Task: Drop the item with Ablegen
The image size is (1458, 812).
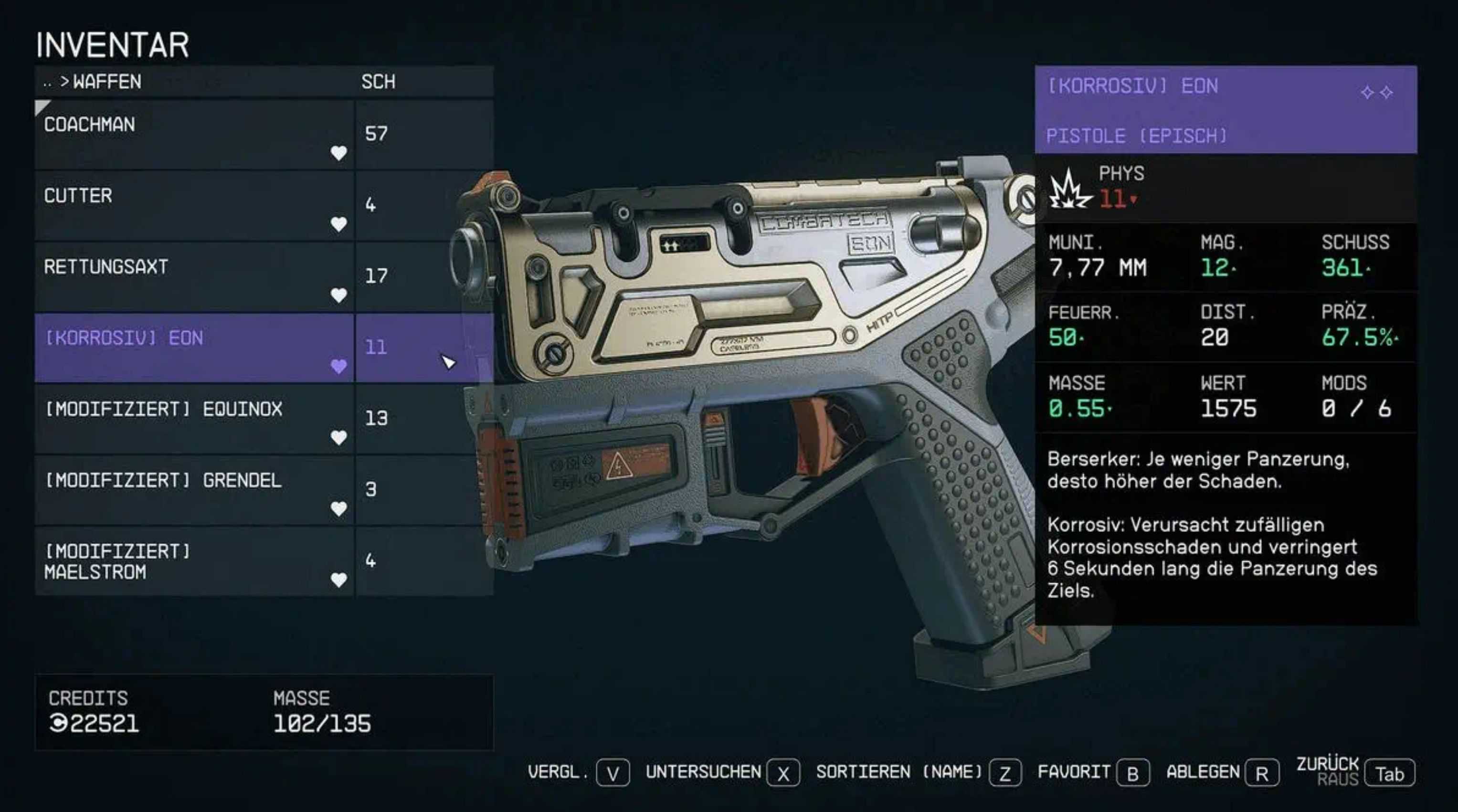Action: tap(1262, 773)
